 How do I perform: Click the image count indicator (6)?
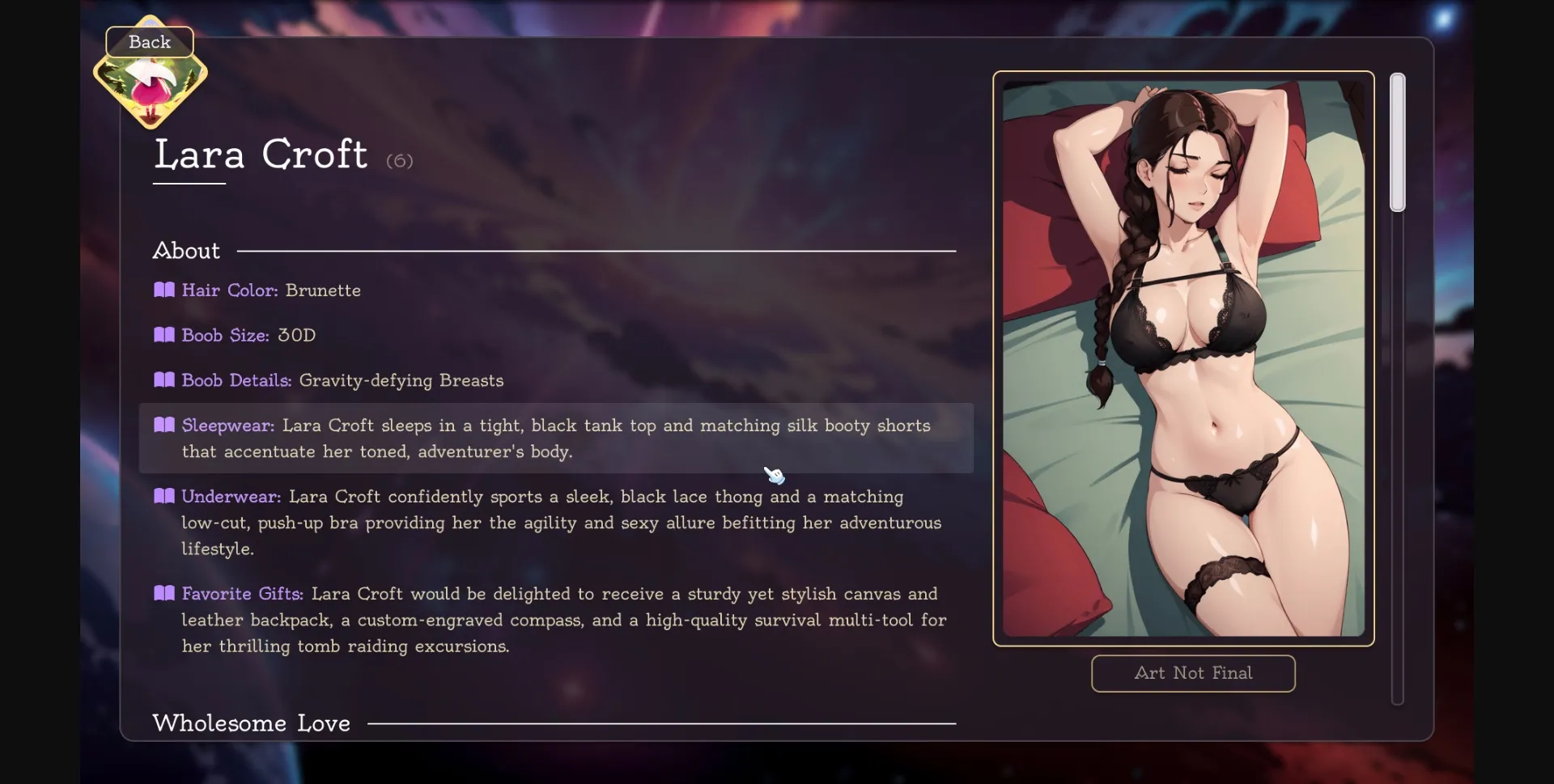tap(400, 160)
